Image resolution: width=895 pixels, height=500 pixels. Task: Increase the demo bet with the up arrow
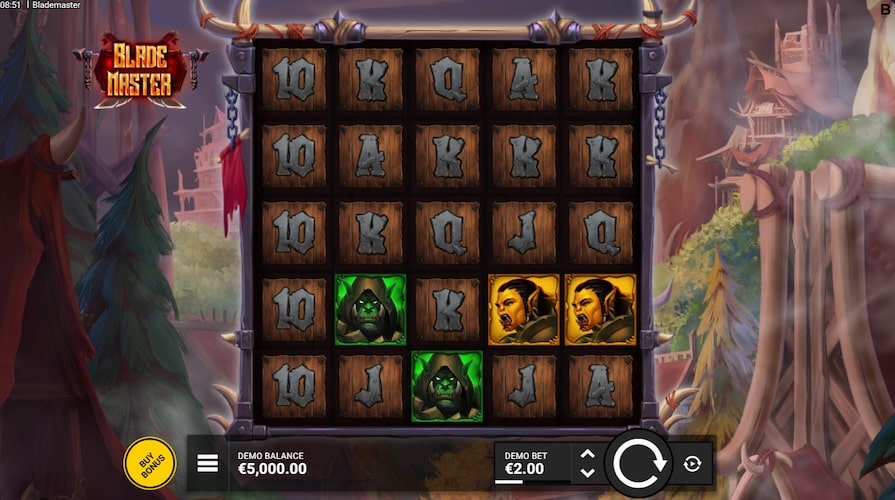[587, 454]
